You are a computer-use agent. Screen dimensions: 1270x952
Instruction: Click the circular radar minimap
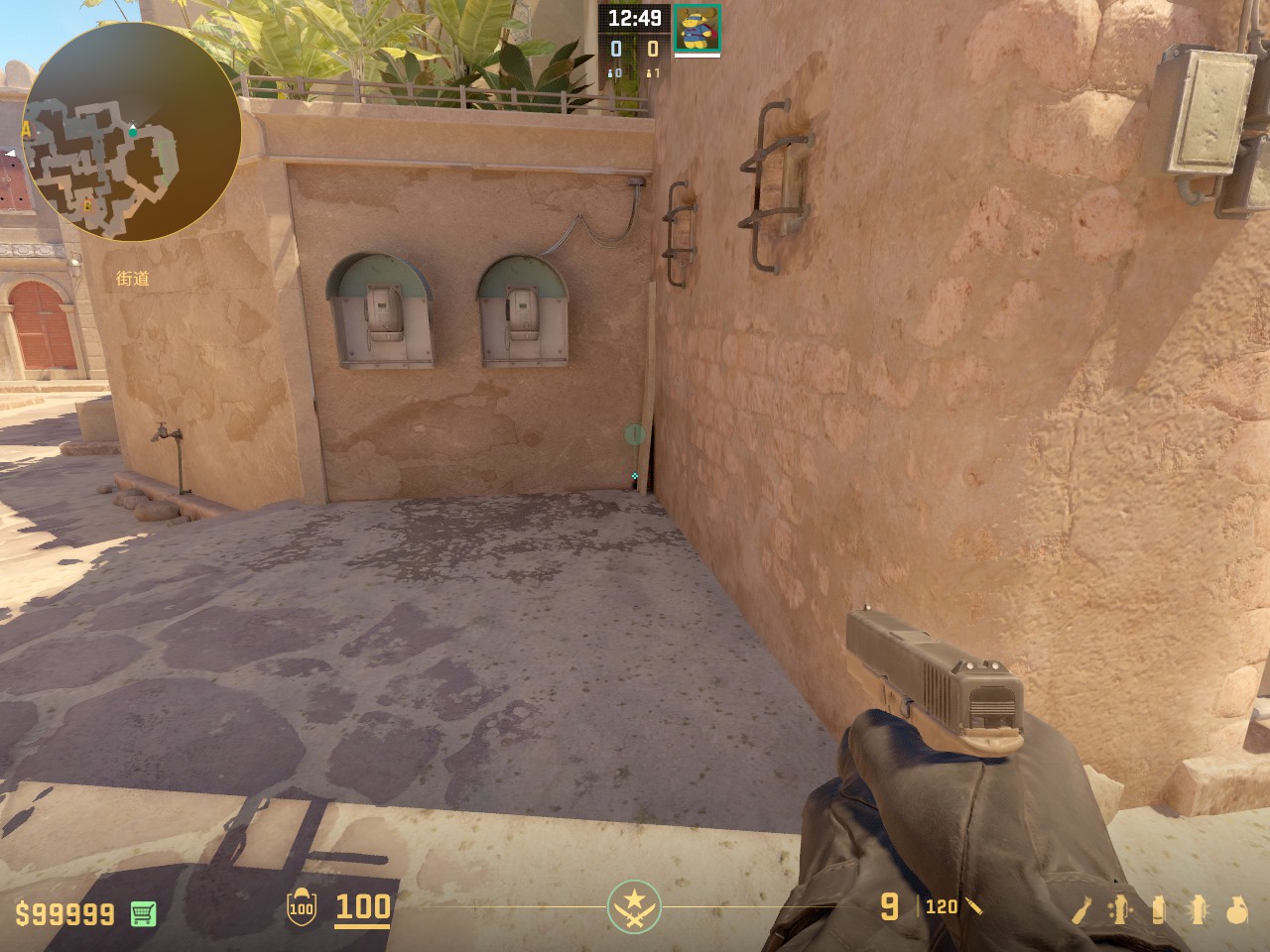click(x=131, y=132)
